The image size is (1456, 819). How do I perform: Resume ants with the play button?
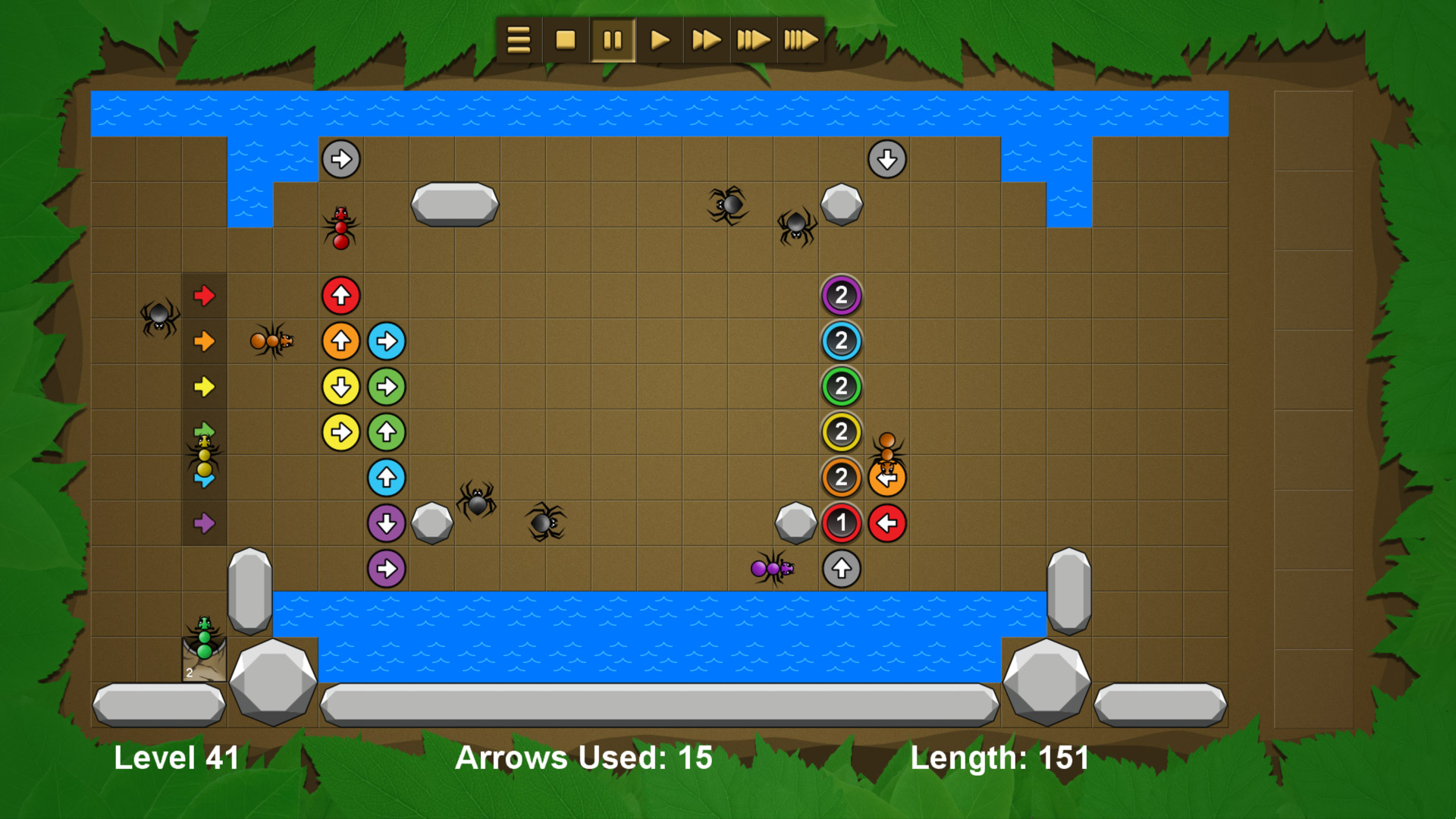coord(659,40)
